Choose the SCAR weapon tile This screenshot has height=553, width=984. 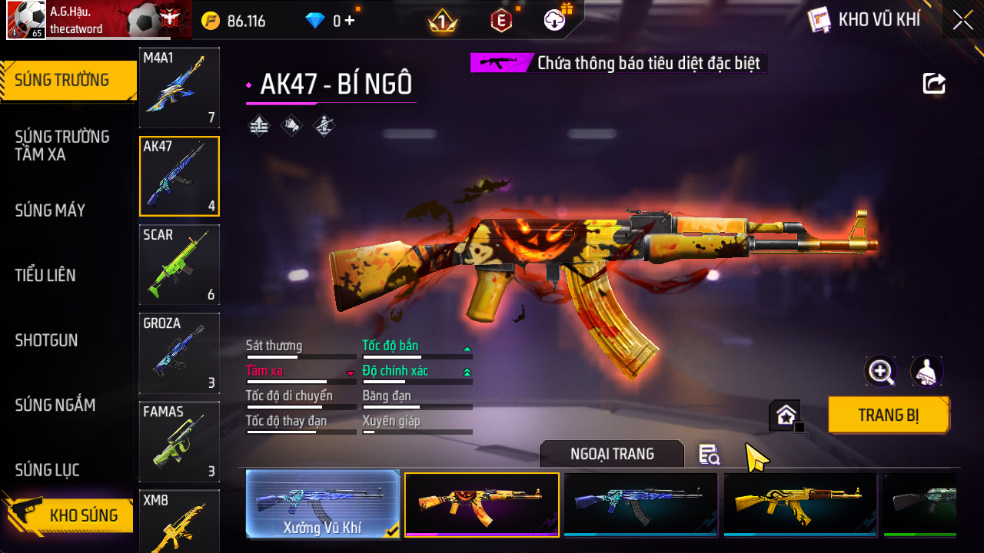point(179,264)
